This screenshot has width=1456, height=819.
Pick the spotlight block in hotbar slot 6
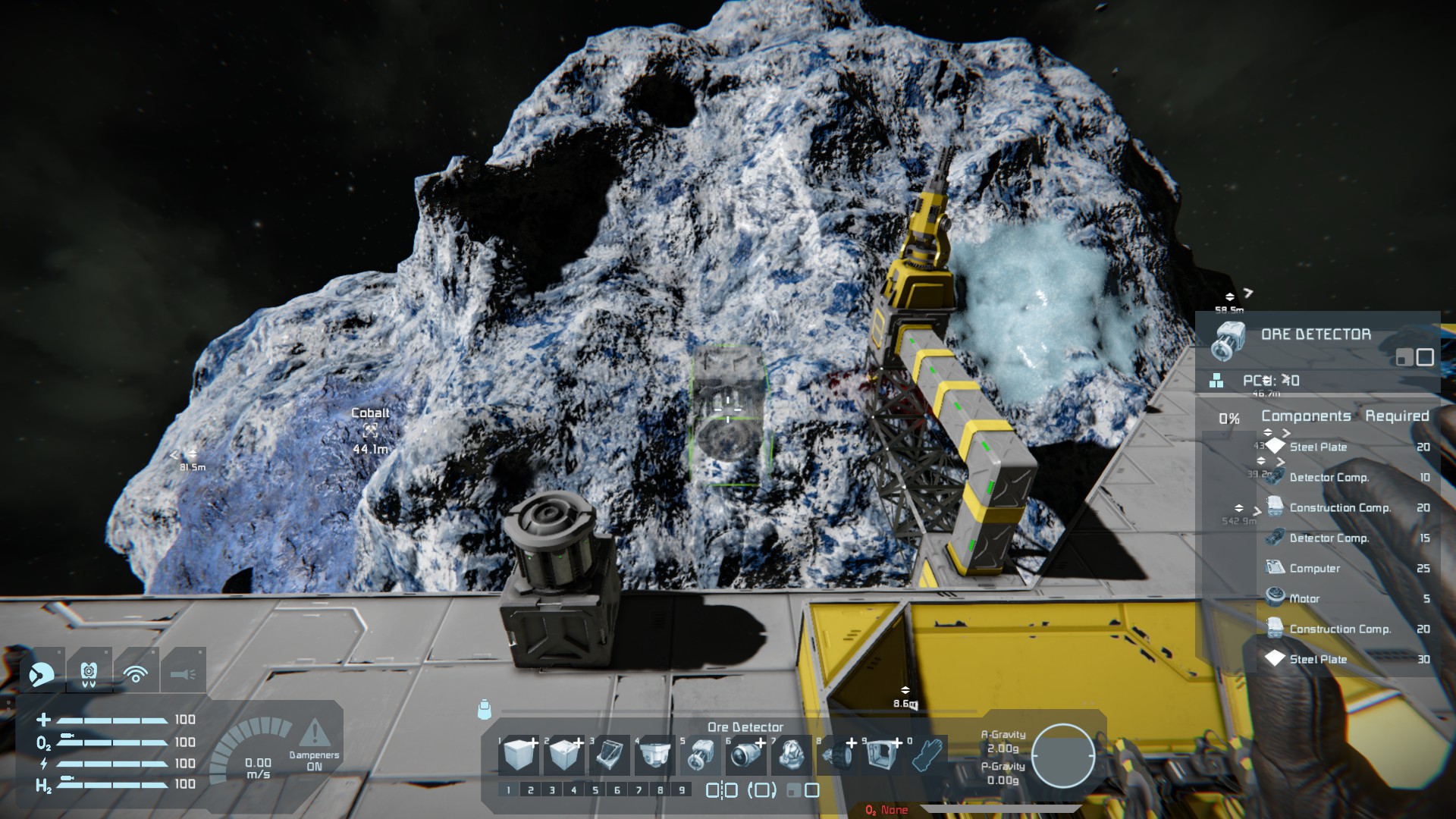click(747, 755)
